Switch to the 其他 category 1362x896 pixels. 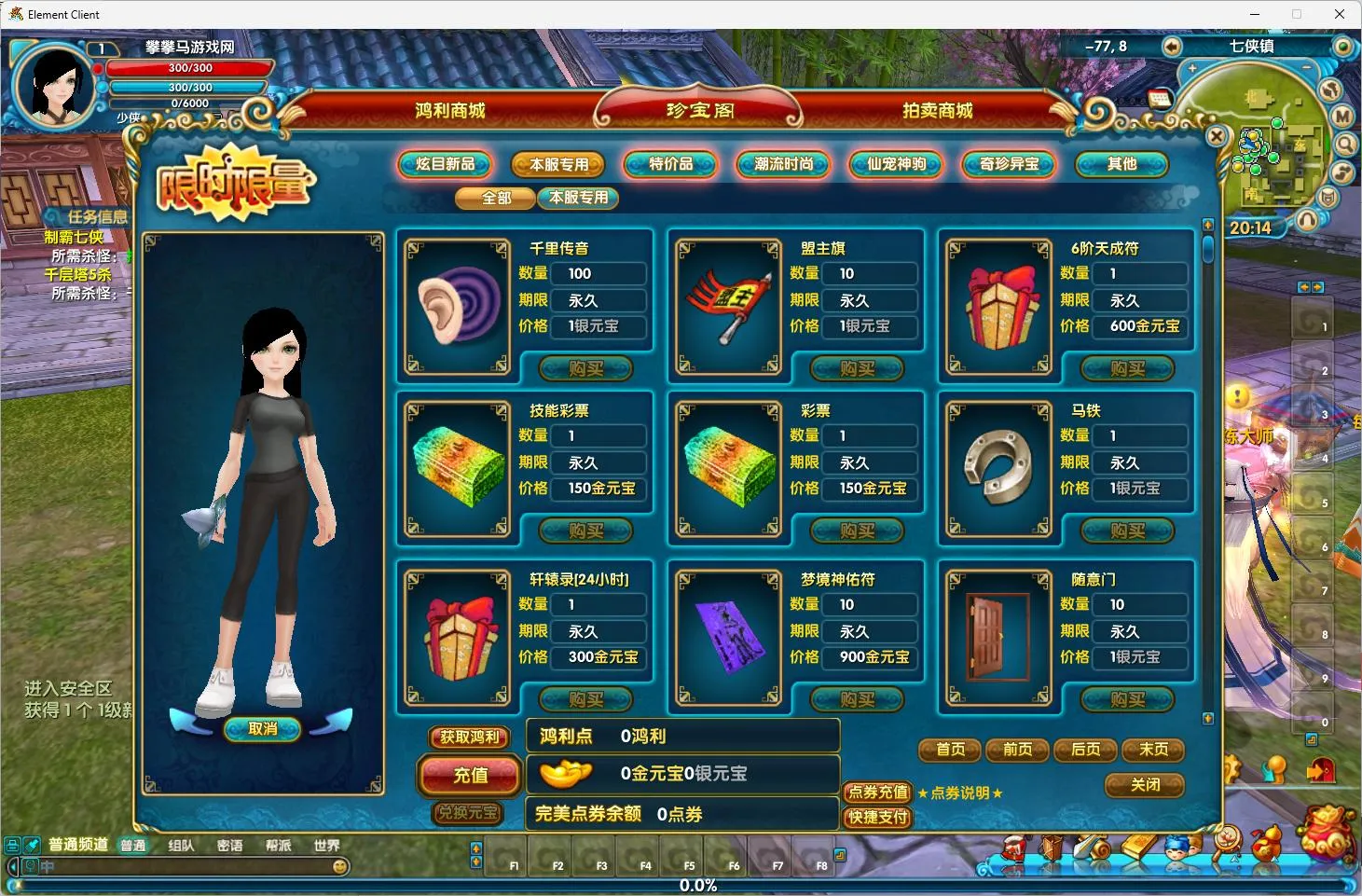[x=1121, y=164]
